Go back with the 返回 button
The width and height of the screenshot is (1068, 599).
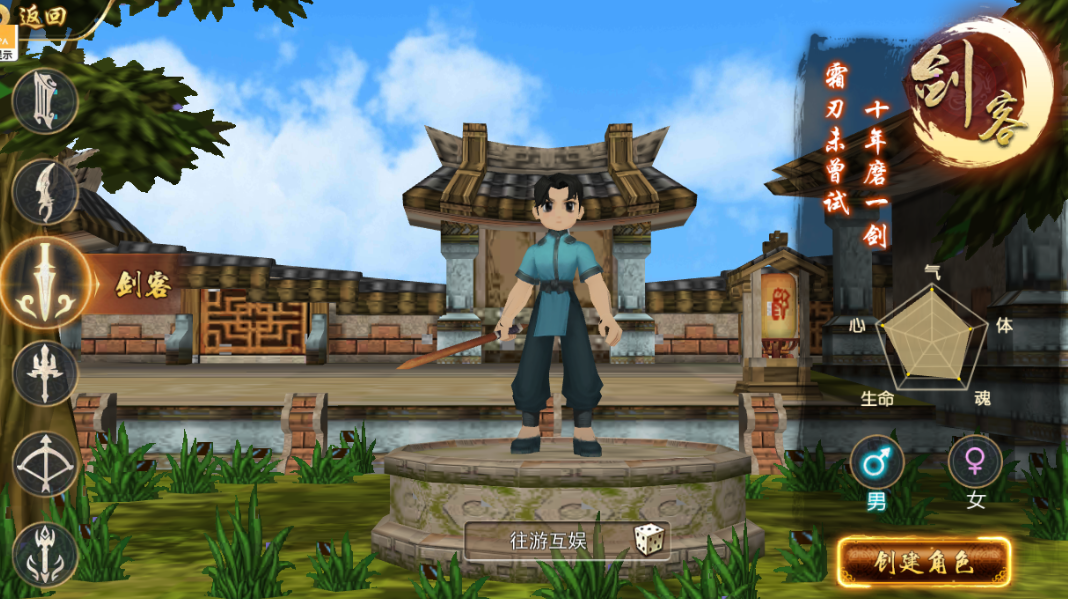[42, 16]
